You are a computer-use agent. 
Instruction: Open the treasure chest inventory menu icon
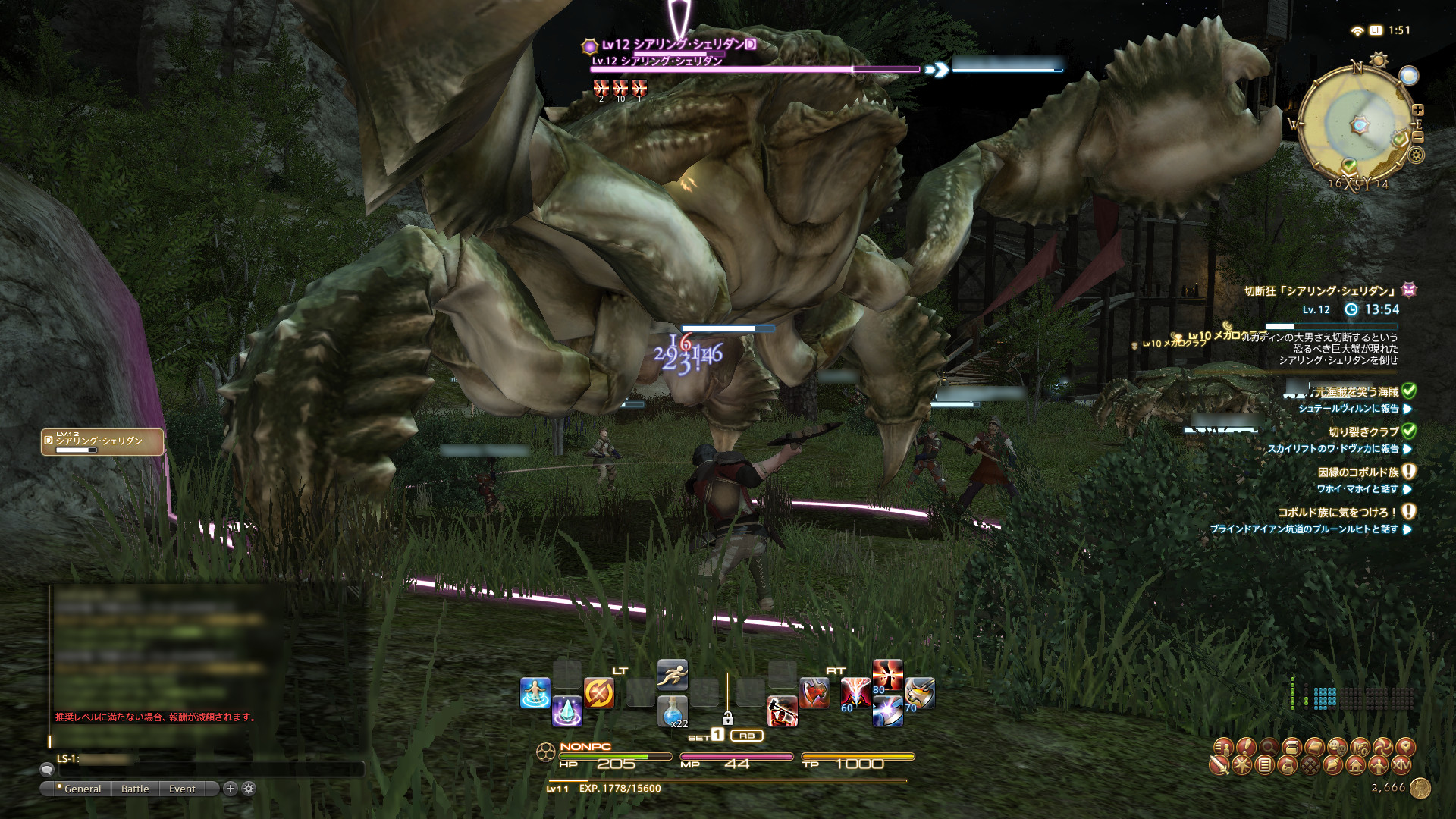coord(1291,747)
